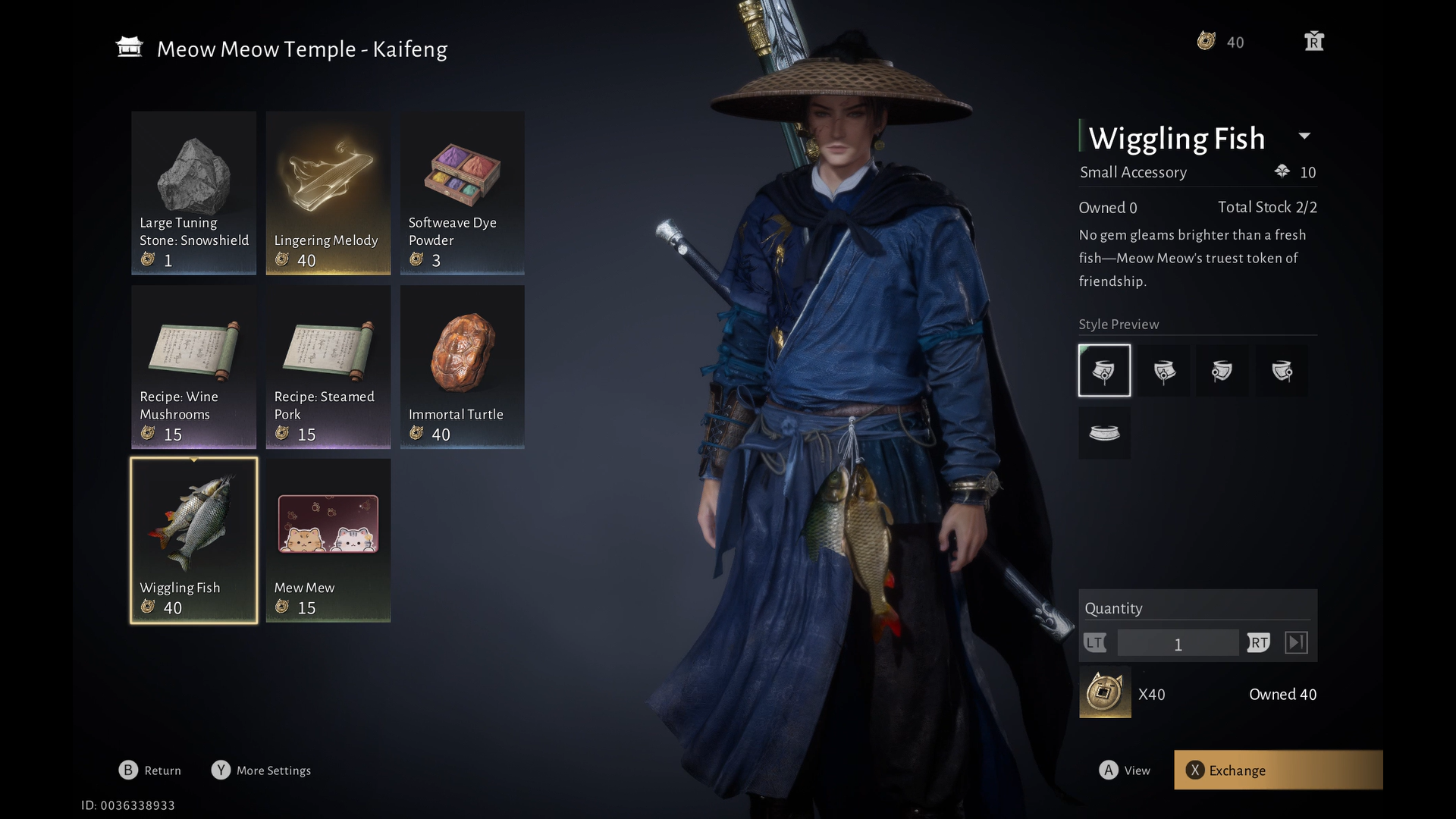Select the Large Tuning Stone: Snowshield item

click(x=193, y=193)
